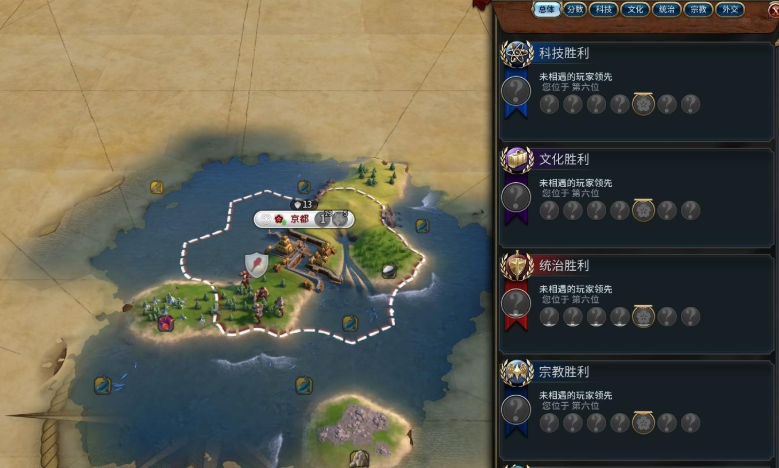The image size is (779, 468).
Task: Show the 统治 domination tab
Action: [666, 10]
